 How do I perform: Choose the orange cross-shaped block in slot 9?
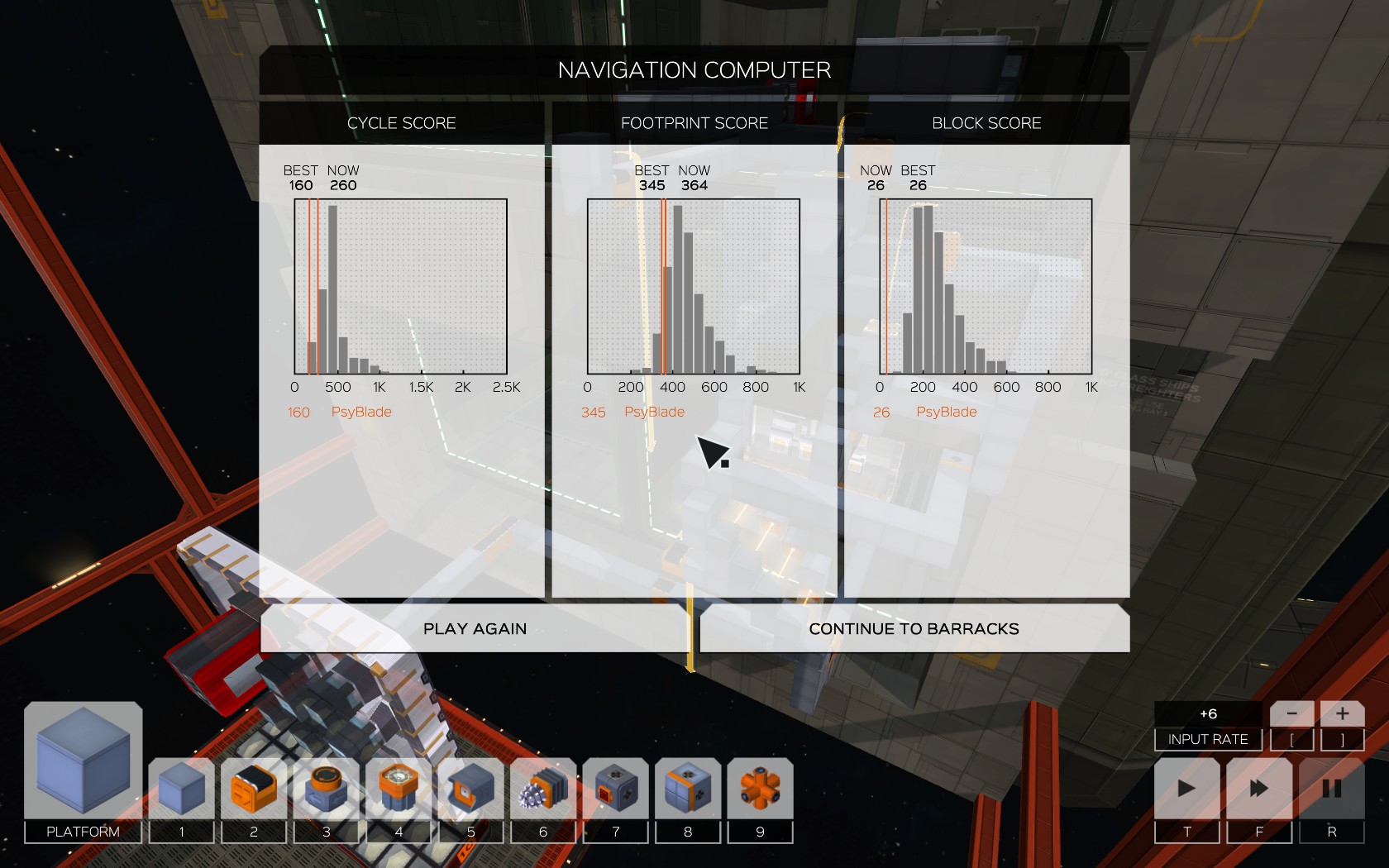coord(760,789)
